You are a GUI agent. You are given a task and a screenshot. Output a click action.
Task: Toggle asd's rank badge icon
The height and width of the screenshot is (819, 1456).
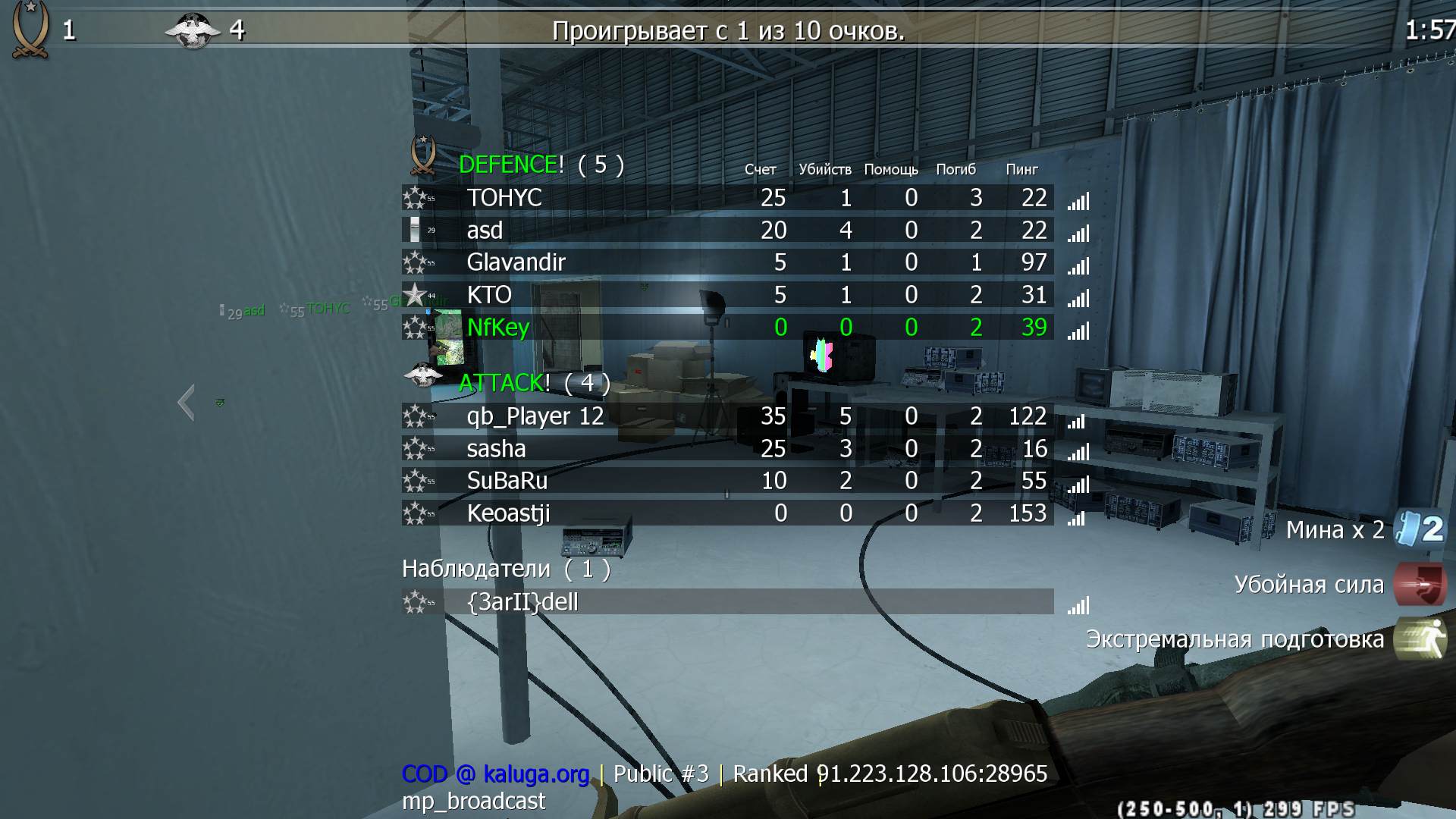[416, 230]
